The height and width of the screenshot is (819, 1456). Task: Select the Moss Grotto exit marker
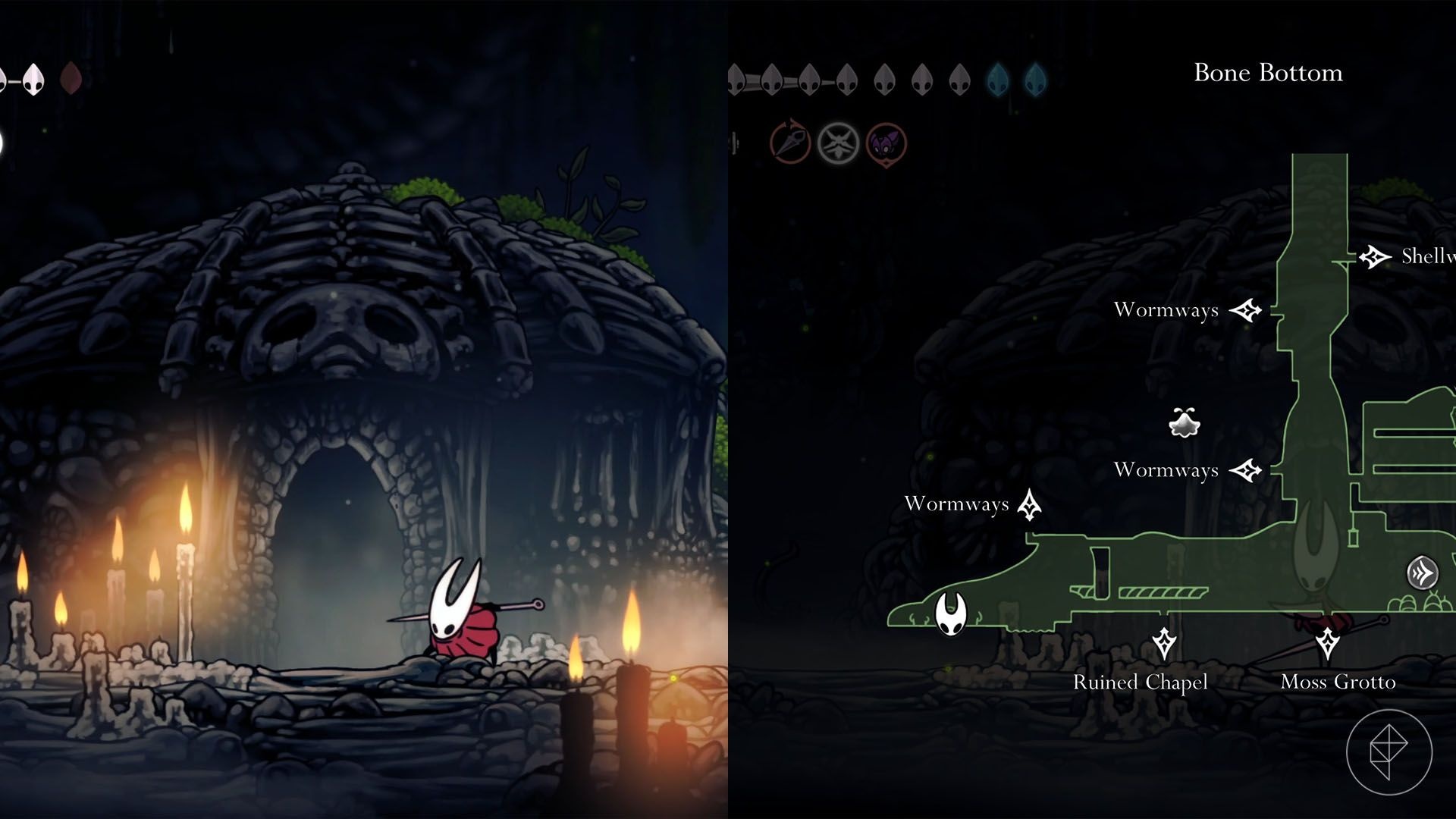pos(1327,644)
